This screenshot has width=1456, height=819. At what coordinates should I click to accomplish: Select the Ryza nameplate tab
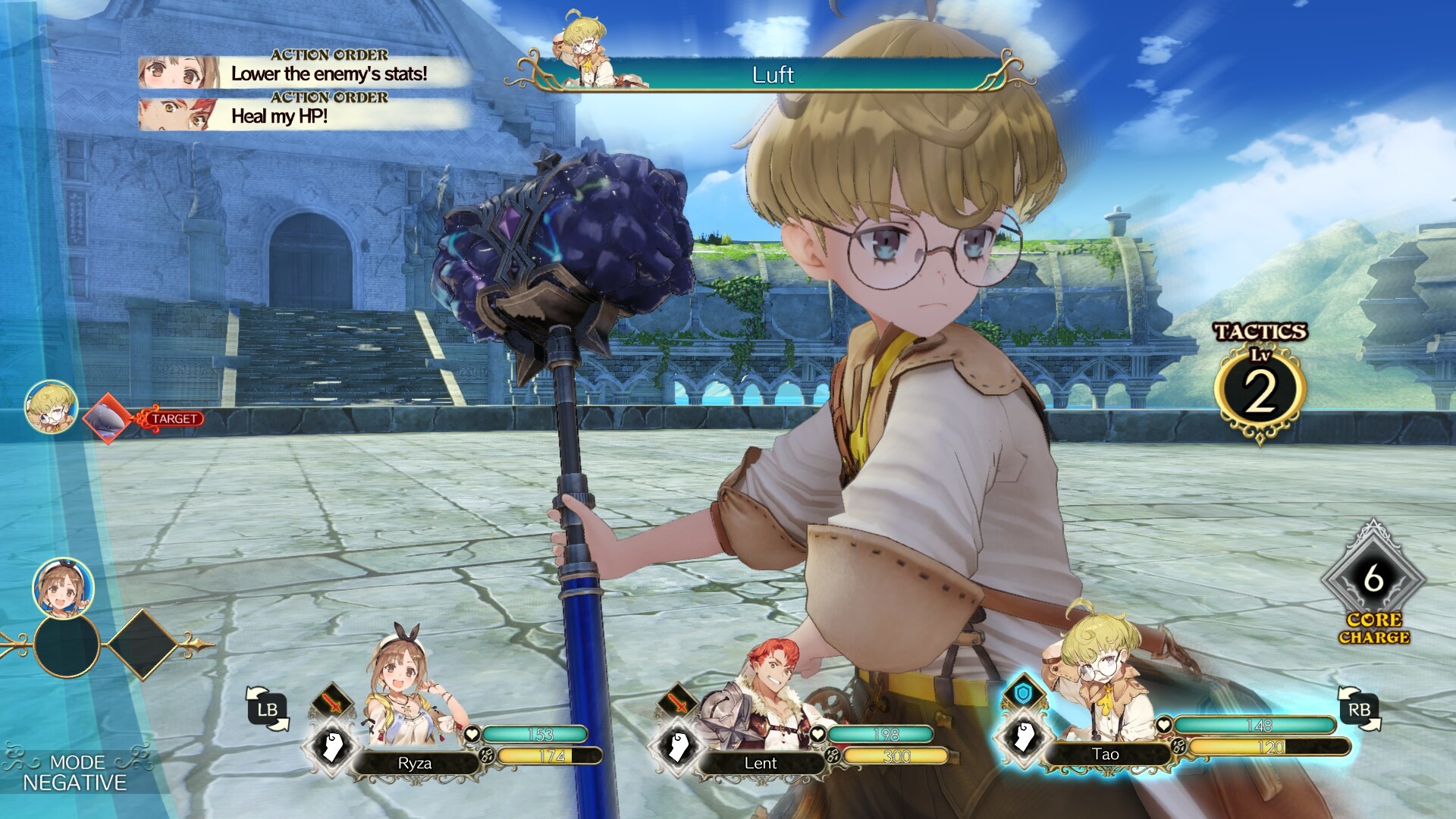tap(414, 764)
